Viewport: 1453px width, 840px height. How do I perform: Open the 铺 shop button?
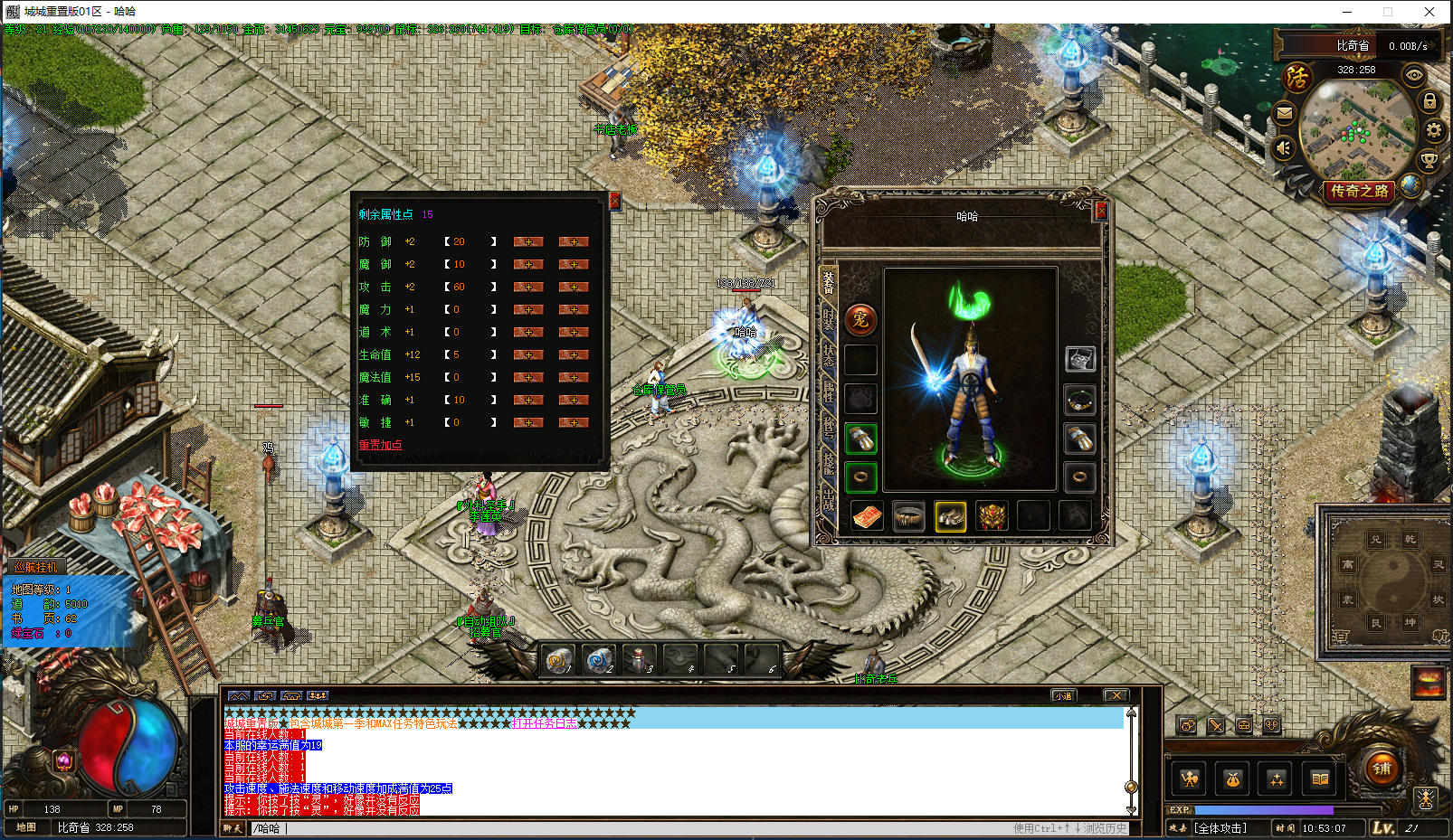click(x=1382, y=769)
